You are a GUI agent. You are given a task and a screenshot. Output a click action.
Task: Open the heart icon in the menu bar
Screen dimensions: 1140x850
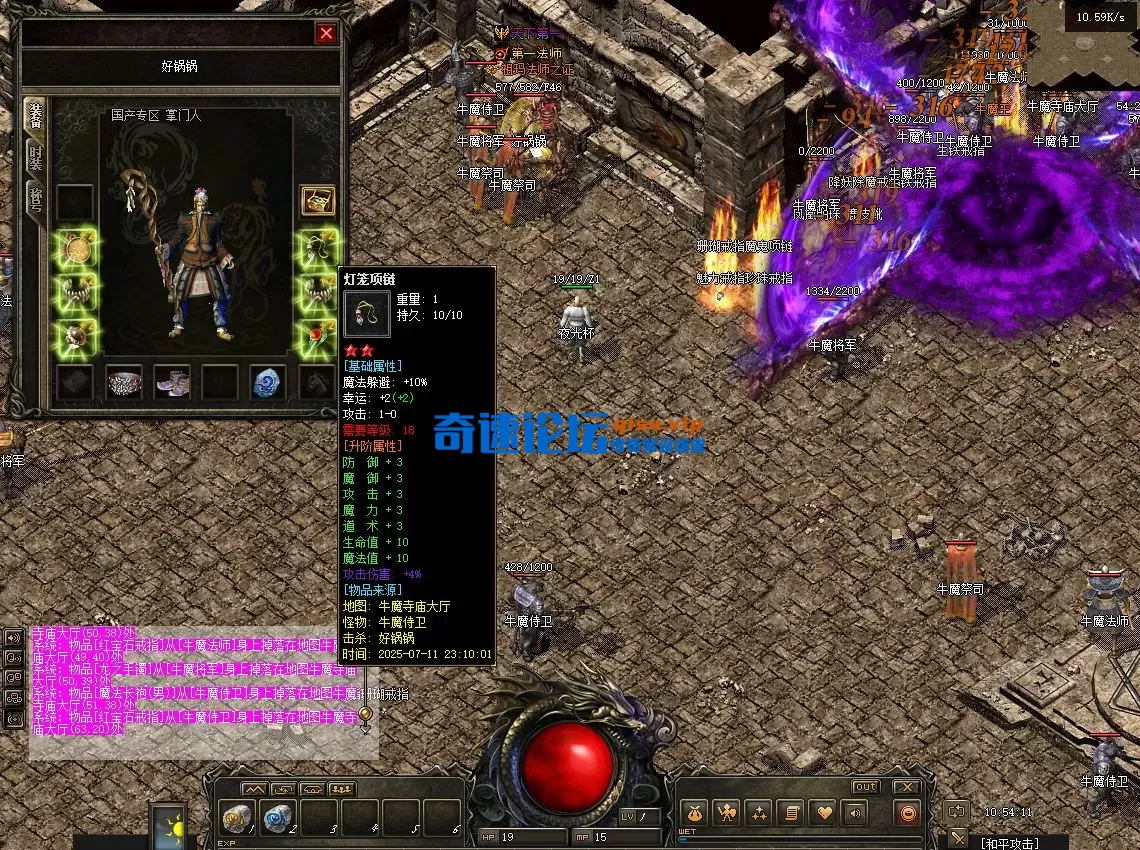(822, 813)
